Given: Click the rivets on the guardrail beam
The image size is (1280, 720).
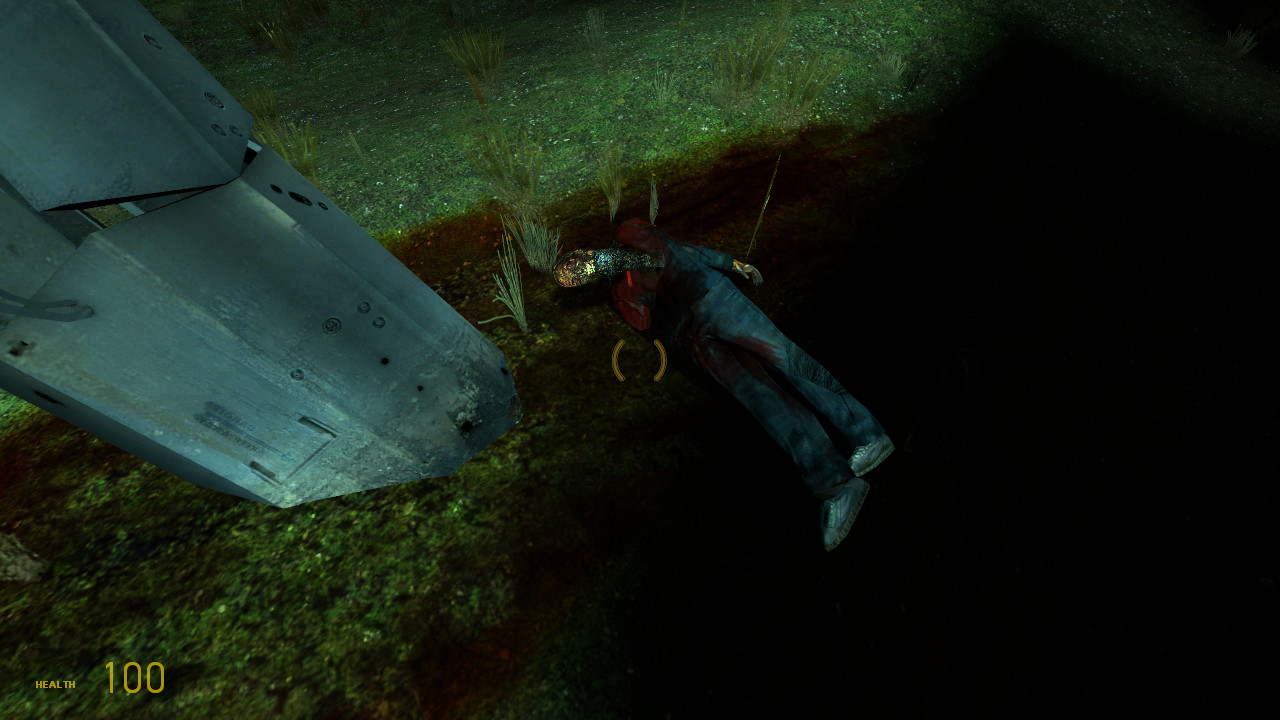Looking at the screenshot, I should (x=330, y=325).
